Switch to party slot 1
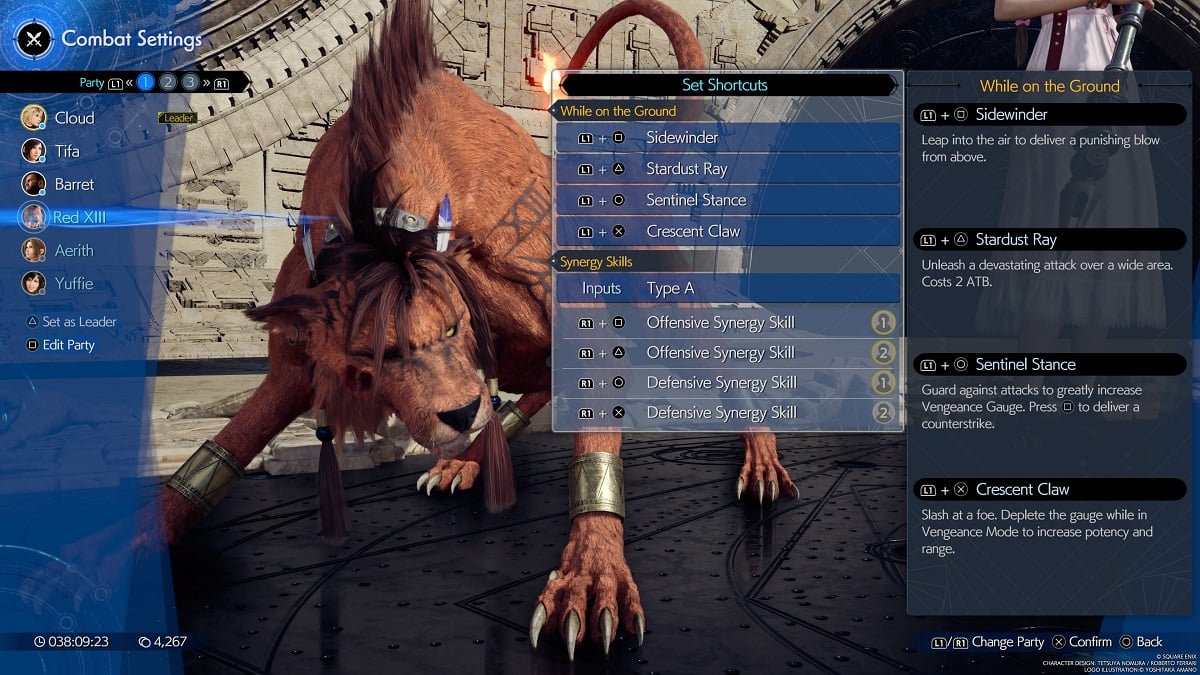The image size is (1200, 675). 146,83
